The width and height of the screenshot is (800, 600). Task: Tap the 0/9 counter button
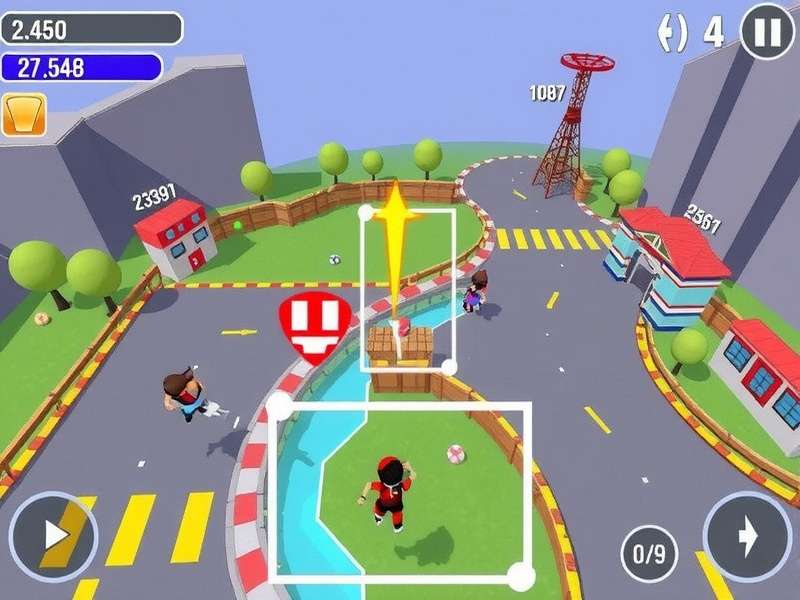pyautogui.click(x=650, y=555)
